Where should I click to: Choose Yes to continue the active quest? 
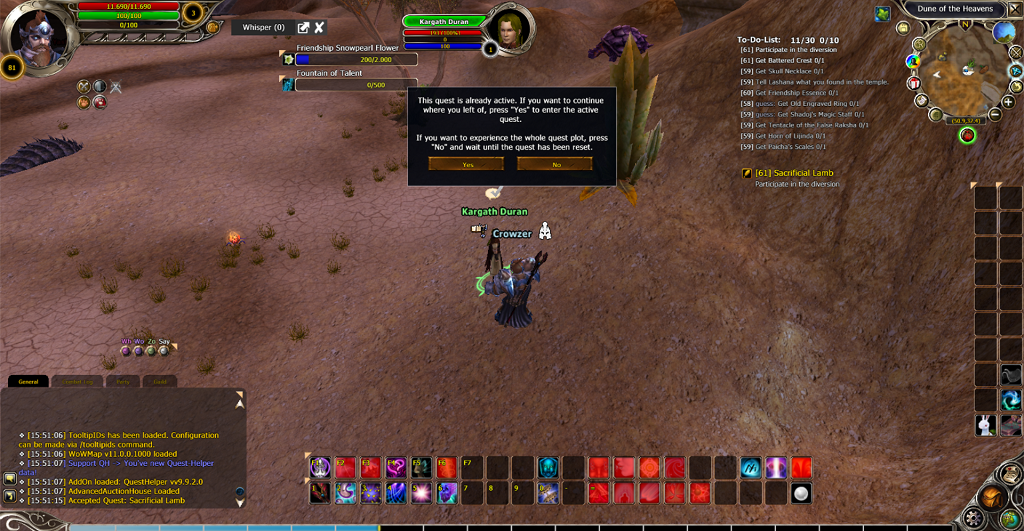[x=466, y=164]
